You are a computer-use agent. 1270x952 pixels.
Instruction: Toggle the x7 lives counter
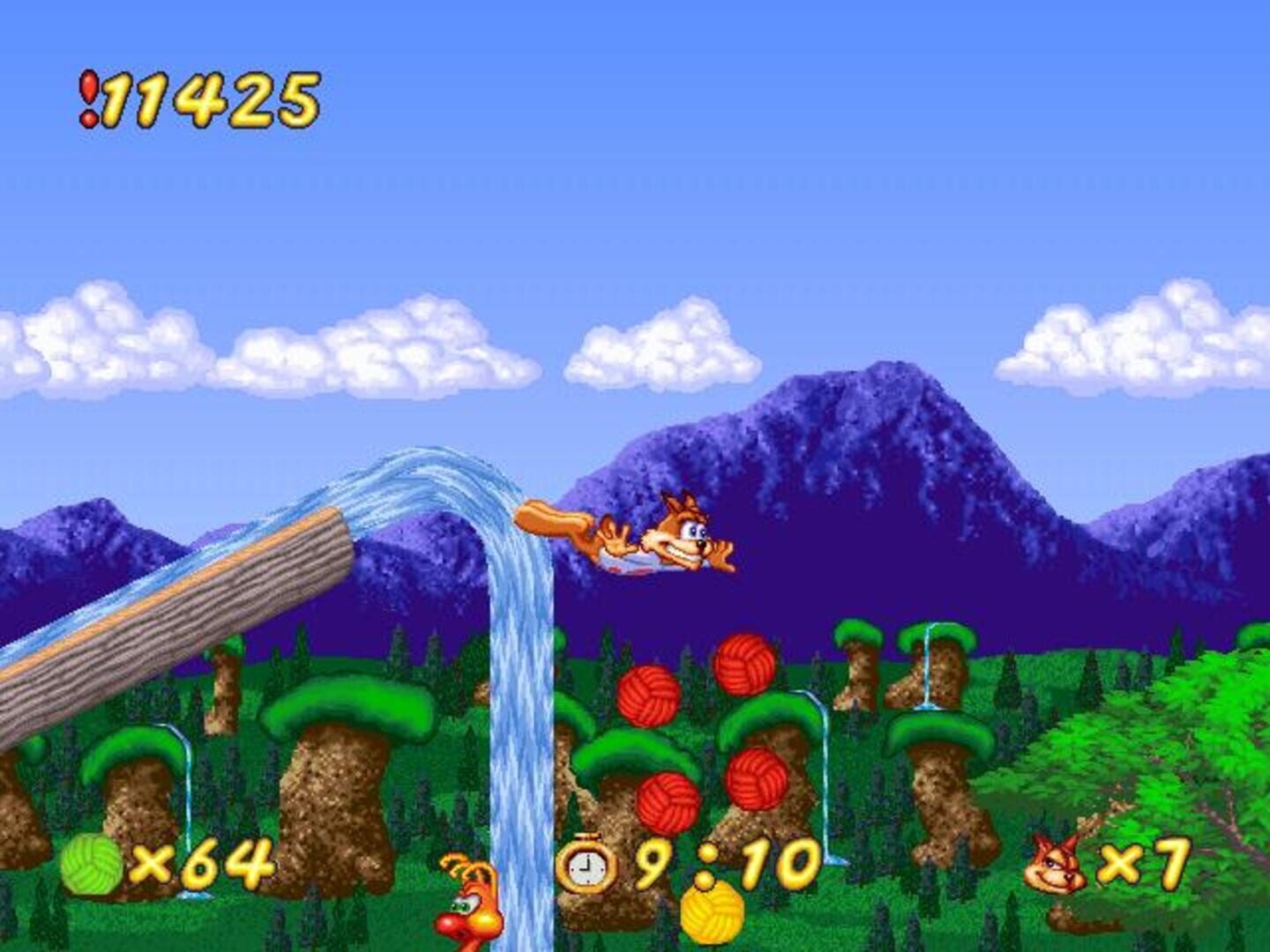[x=1147, y=864]
